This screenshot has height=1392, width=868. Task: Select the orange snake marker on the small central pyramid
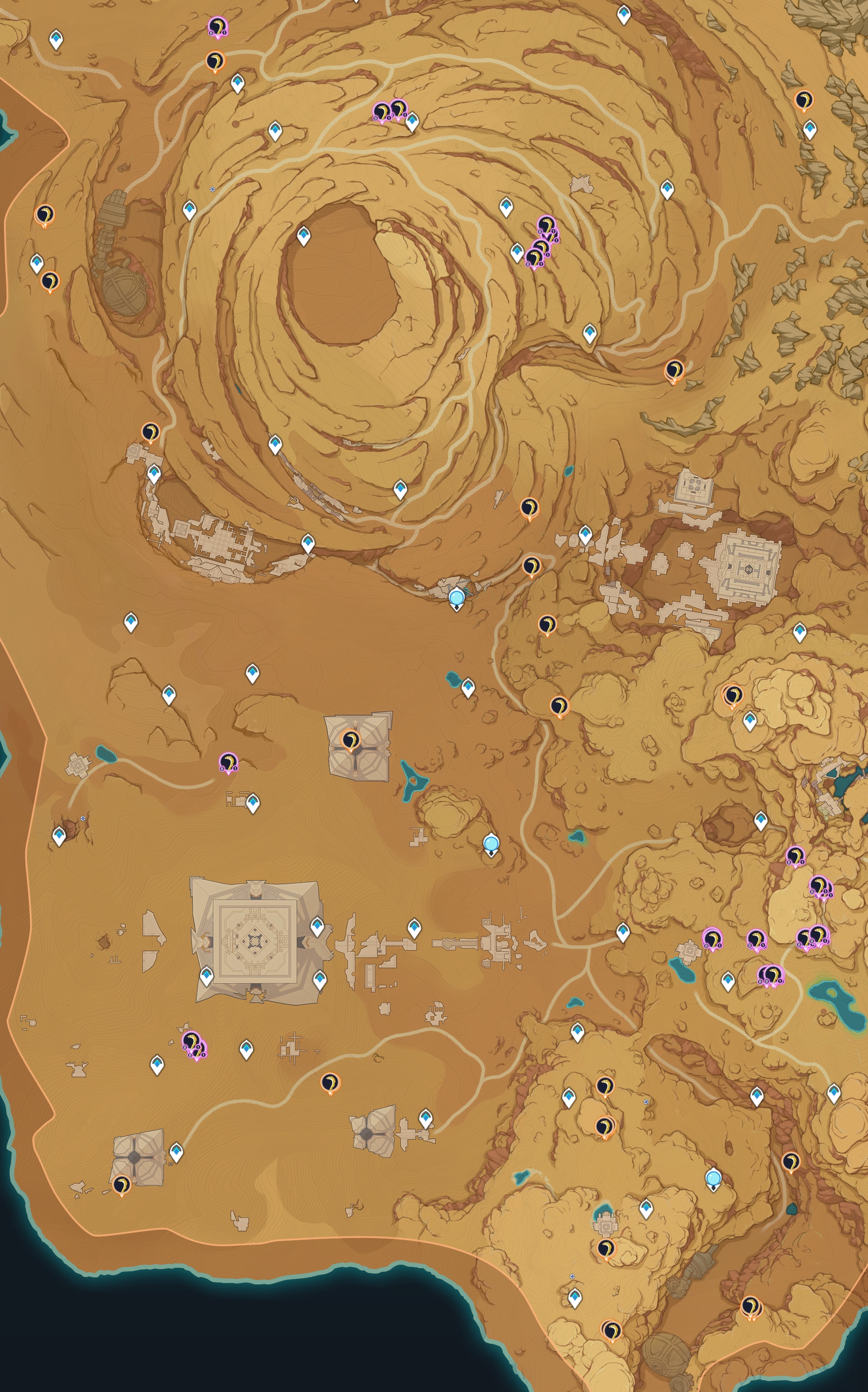[x=350, y=739]
